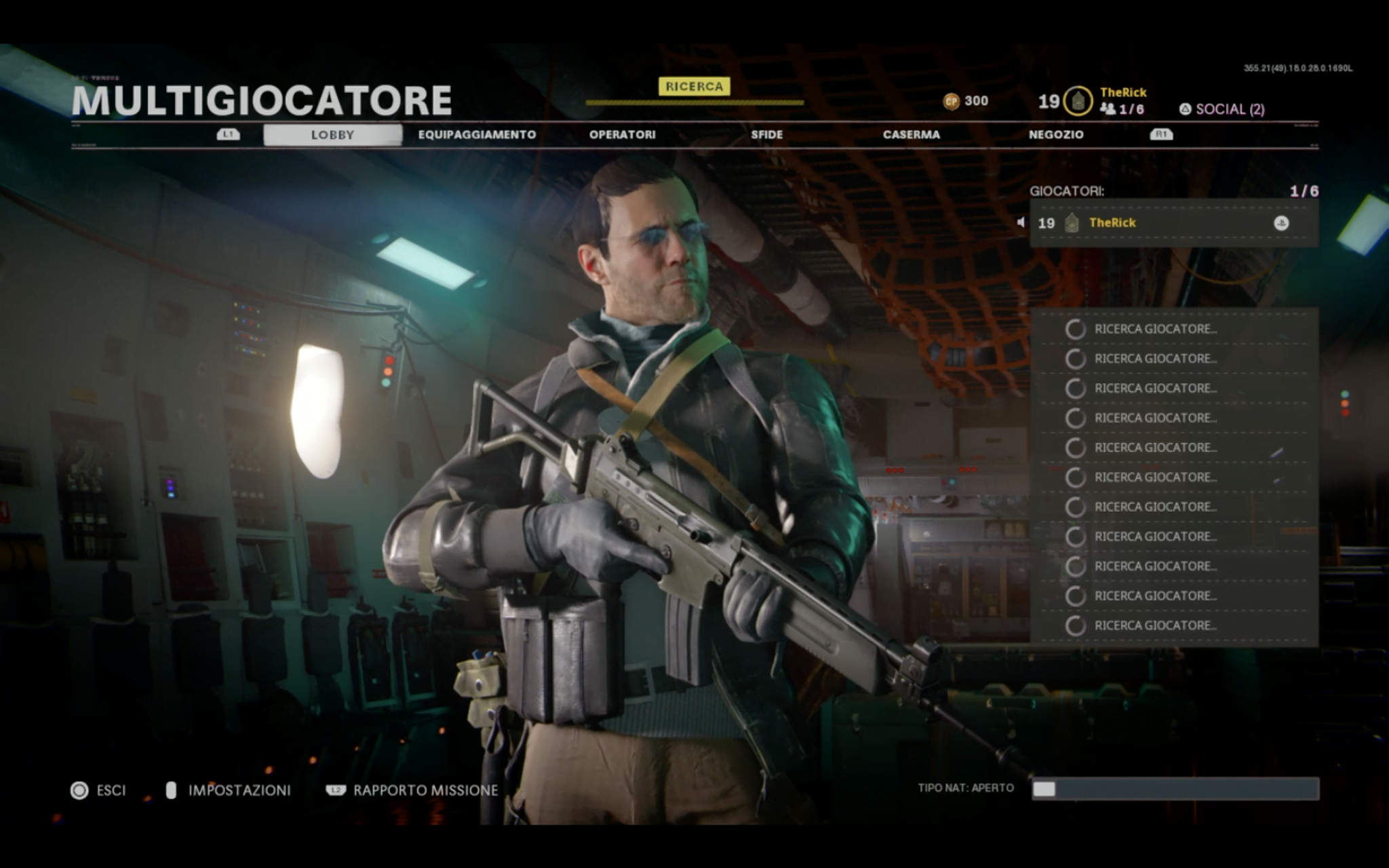Click the Ricerca matchmaking status label

(x=694, y=86)
